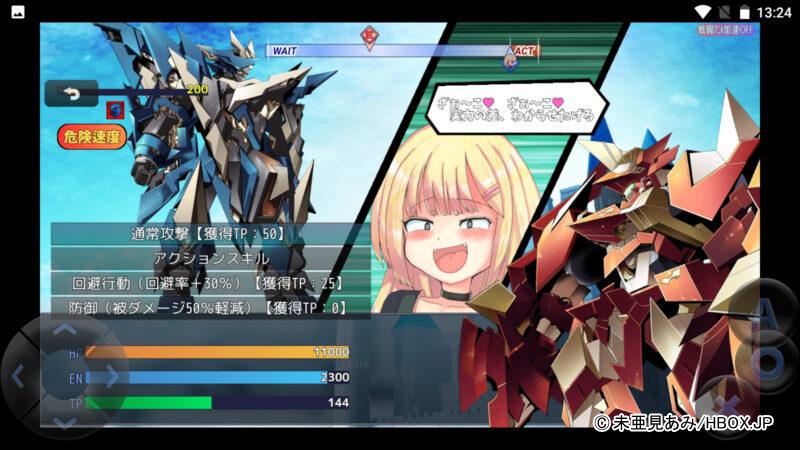This screenshot has width=800, height=450.
Task: Pick the 防御 (guard) command
Action: (208, 308)
